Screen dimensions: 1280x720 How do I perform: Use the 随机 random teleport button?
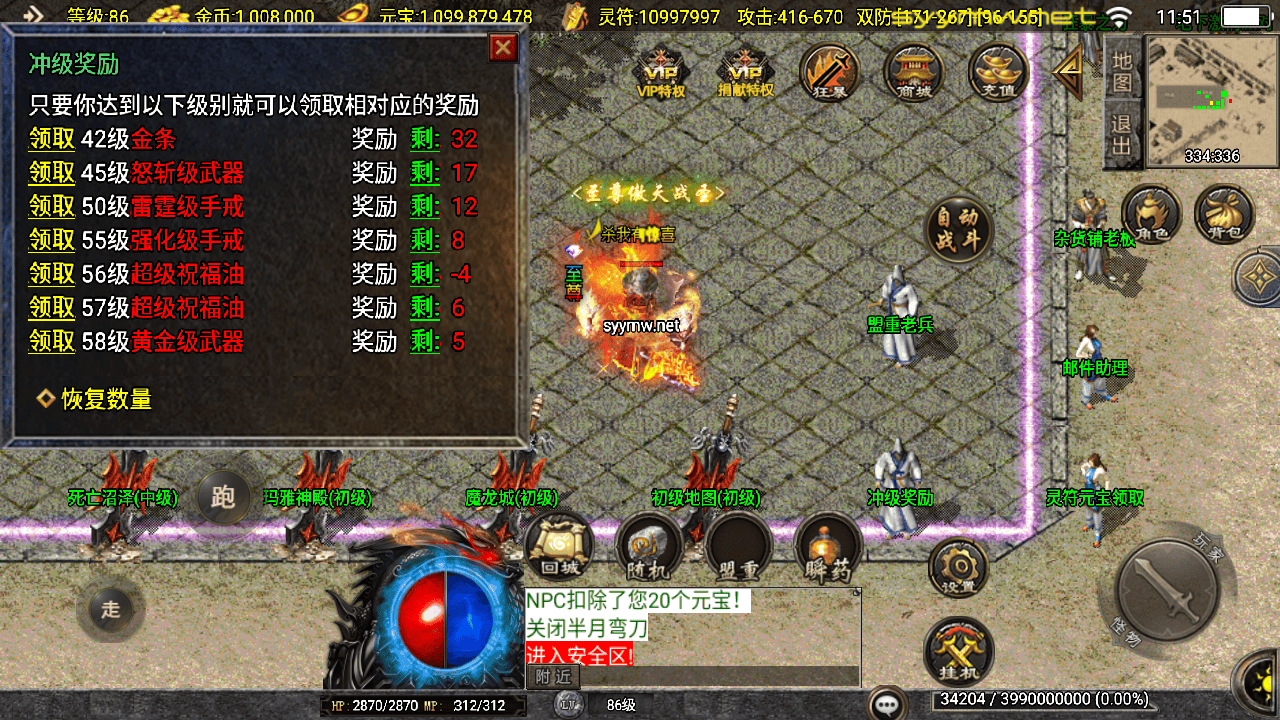[649, 547]
